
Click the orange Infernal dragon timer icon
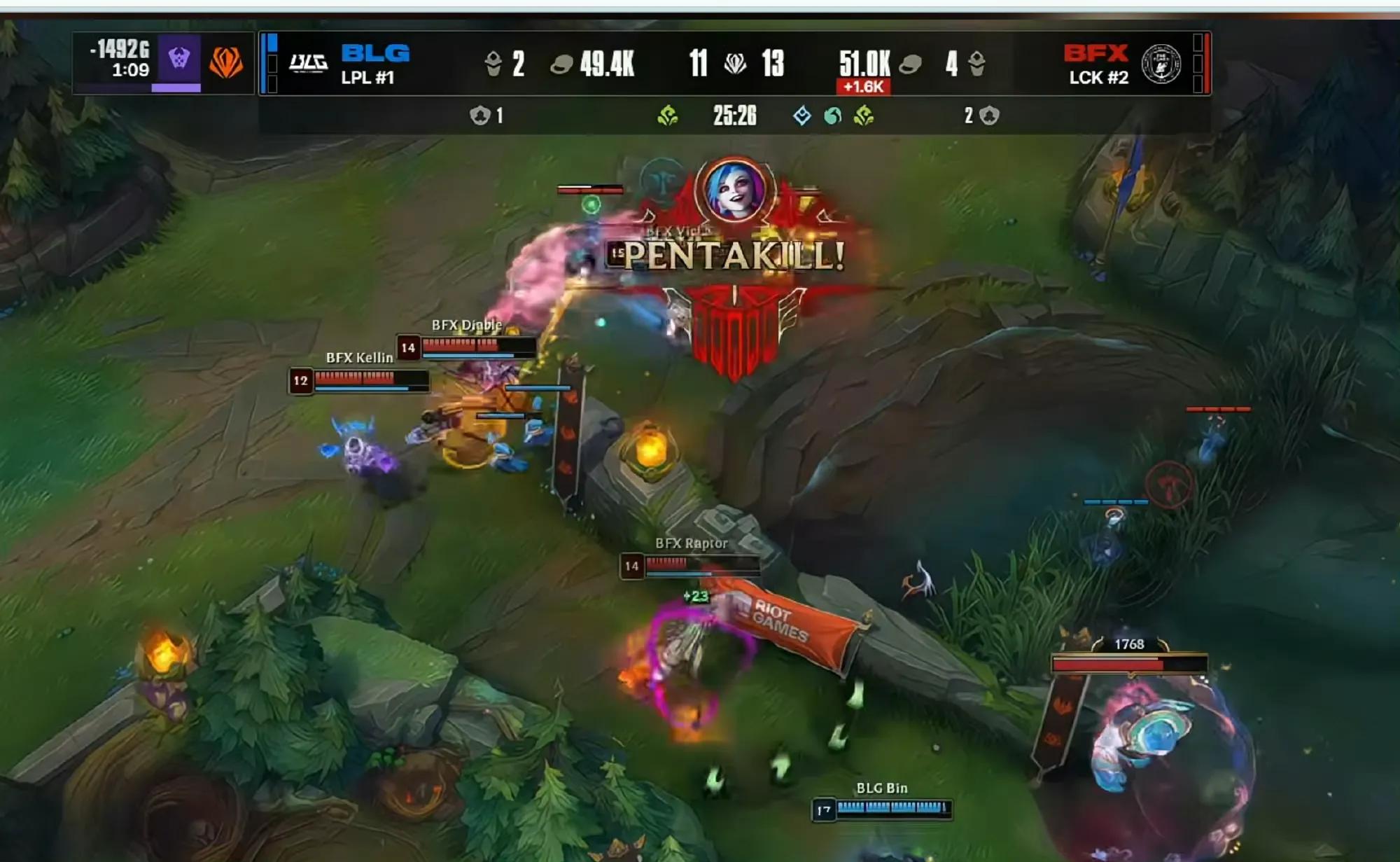(225, 62)
